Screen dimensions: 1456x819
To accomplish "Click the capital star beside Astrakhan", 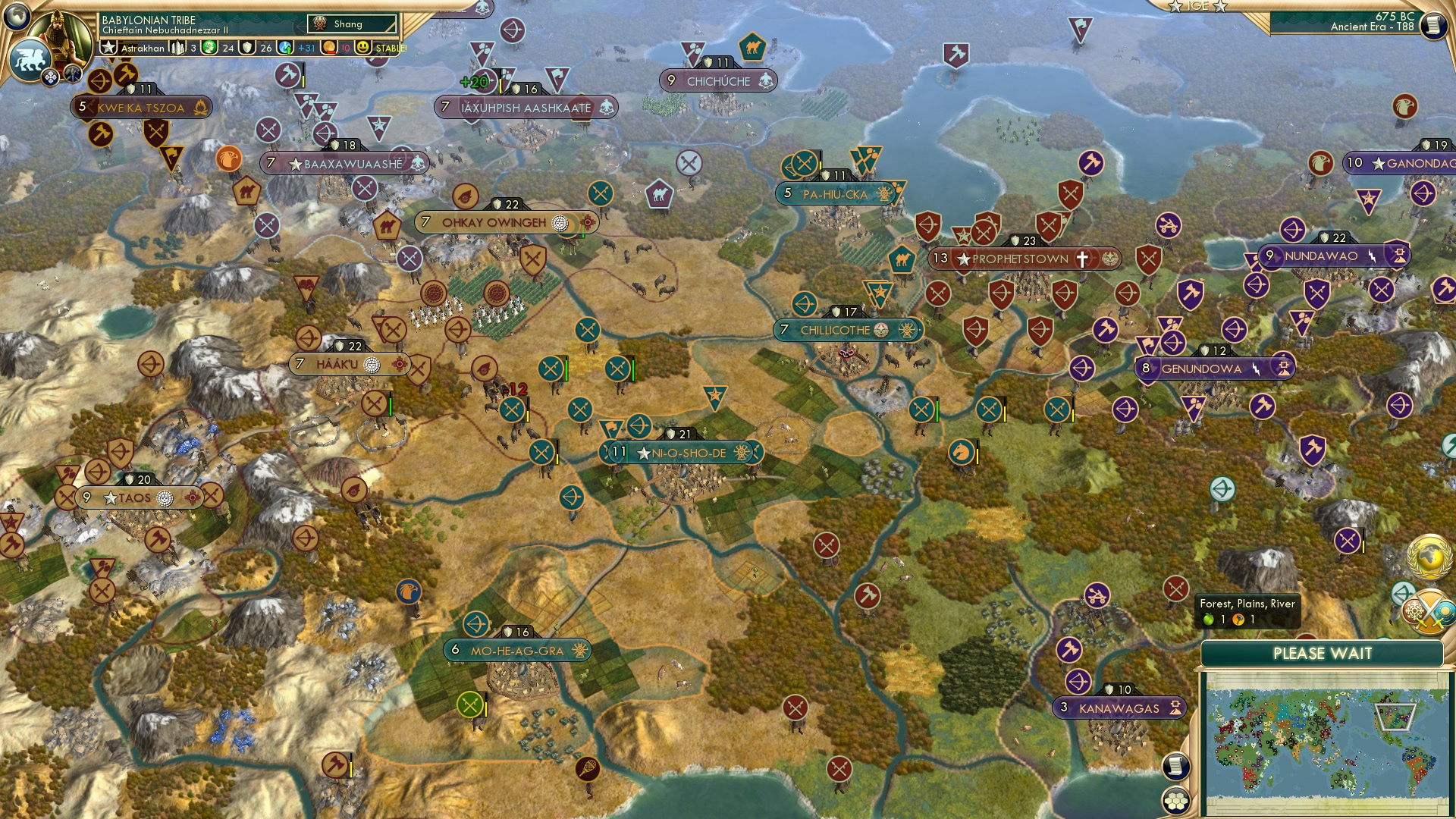I will [x=110, y=47].
